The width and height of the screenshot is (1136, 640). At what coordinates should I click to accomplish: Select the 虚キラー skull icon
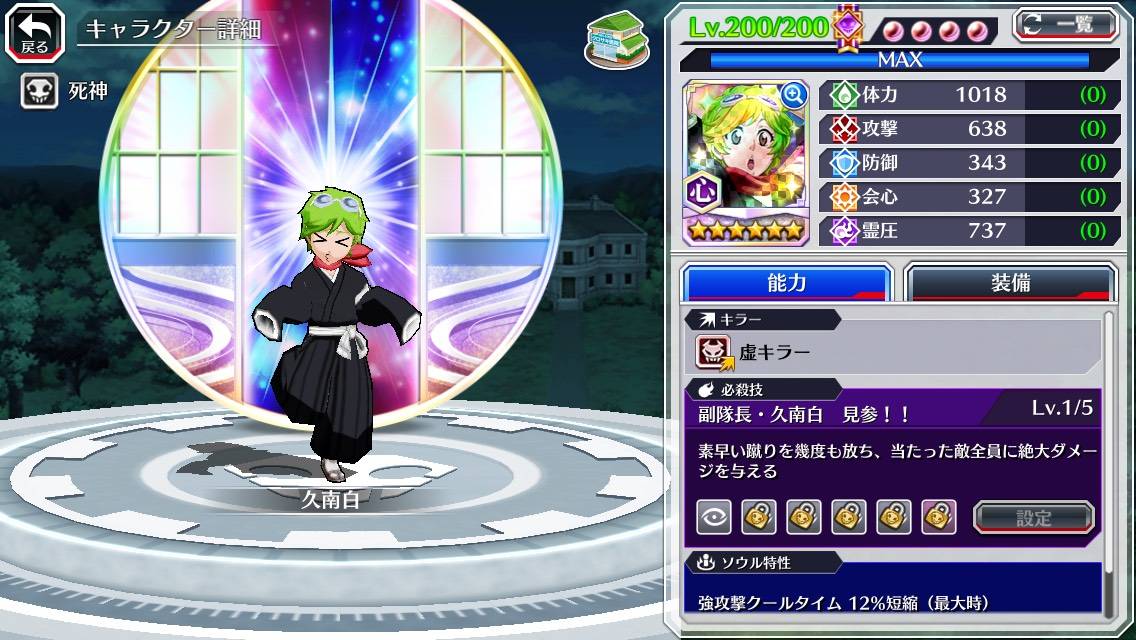pyautogui.click(x=714, y=352)
